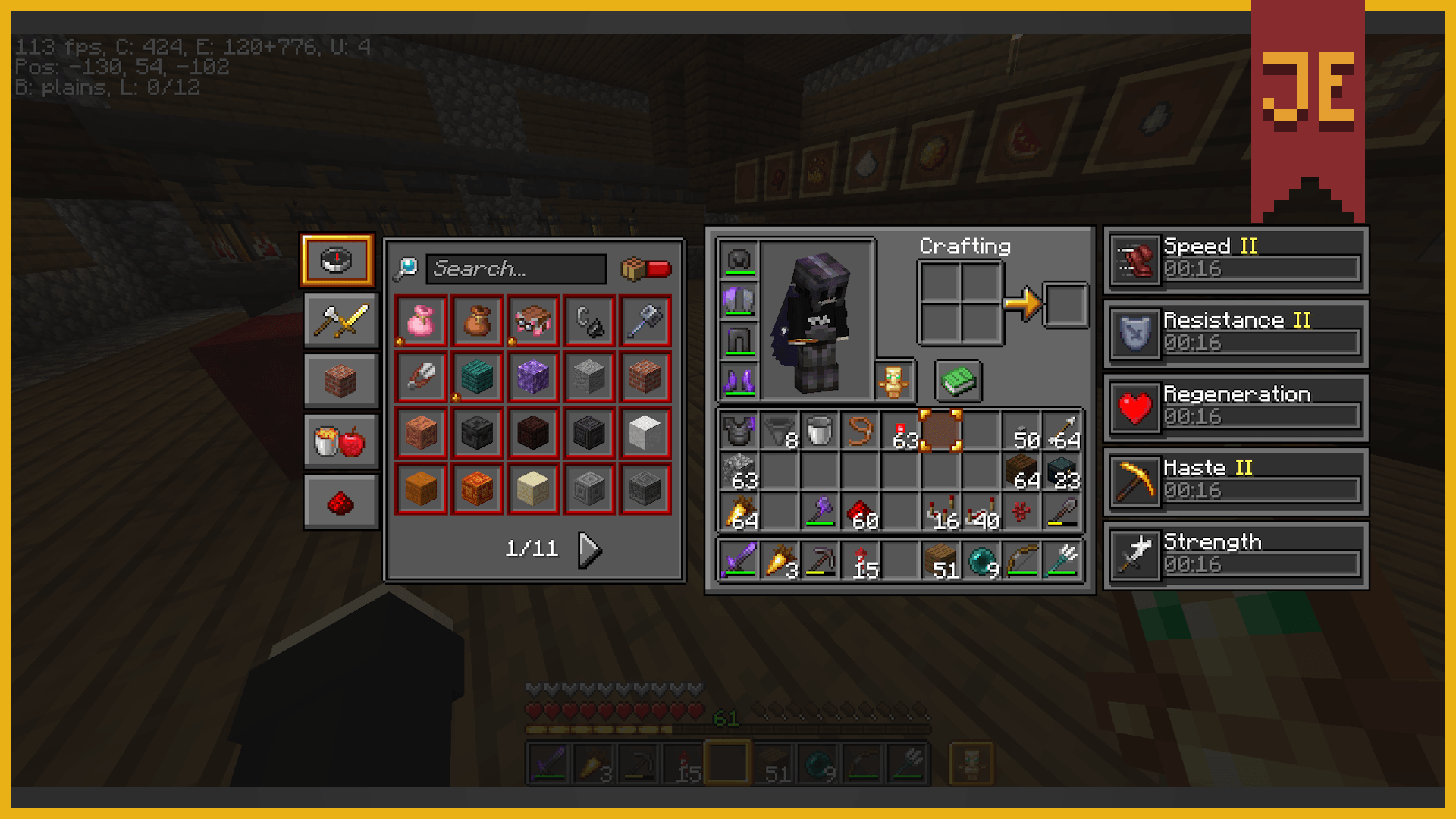
Task: Toggle the red item switch beside the search bar
Action: tap(645, 267)
